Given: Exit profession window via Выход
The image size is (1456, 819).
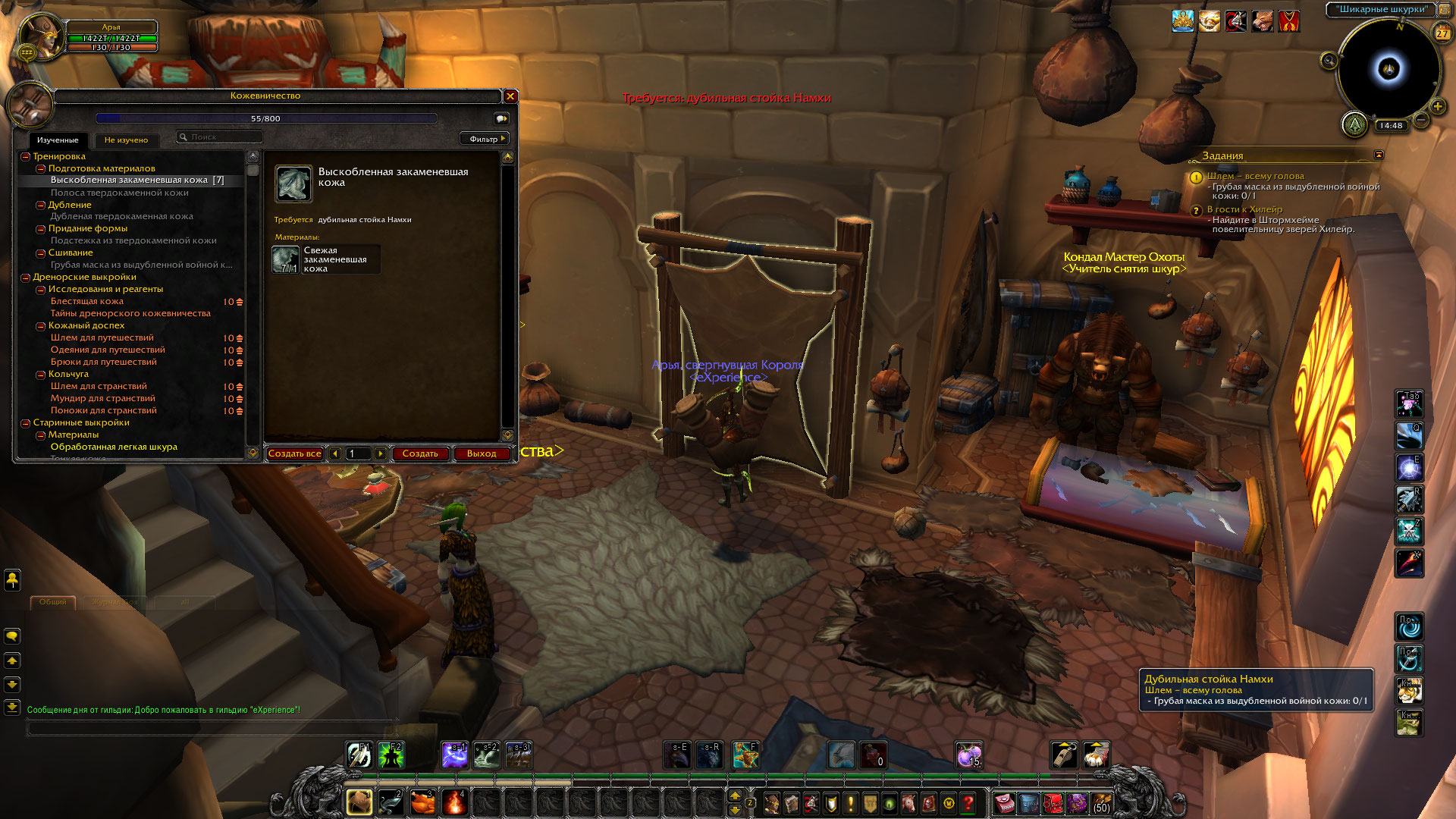Looking at the screenshot, I should (x=482, y=453).
